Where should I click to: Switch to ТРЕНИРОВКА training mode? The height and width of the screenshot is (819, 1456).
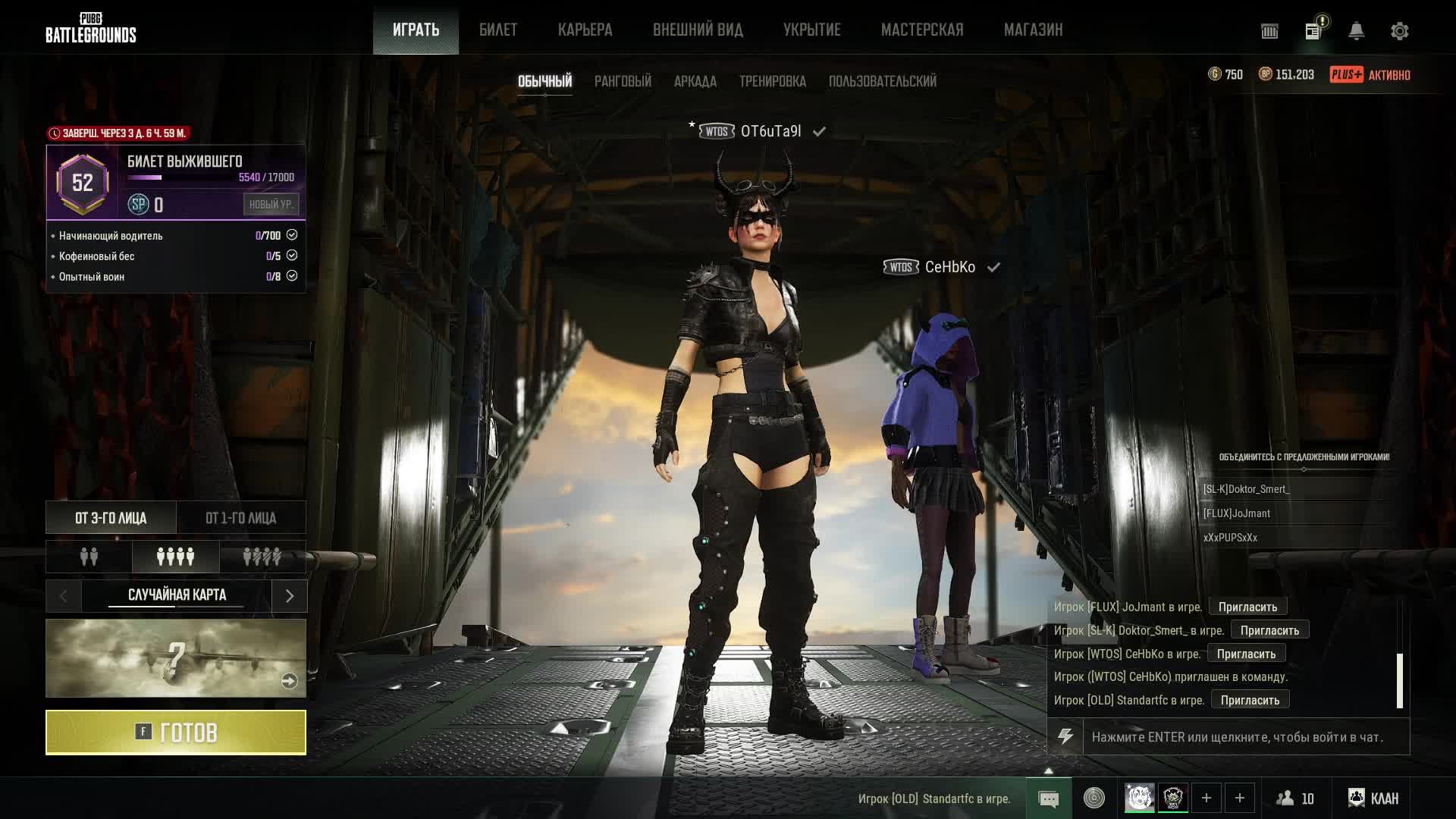click(772, 81)
